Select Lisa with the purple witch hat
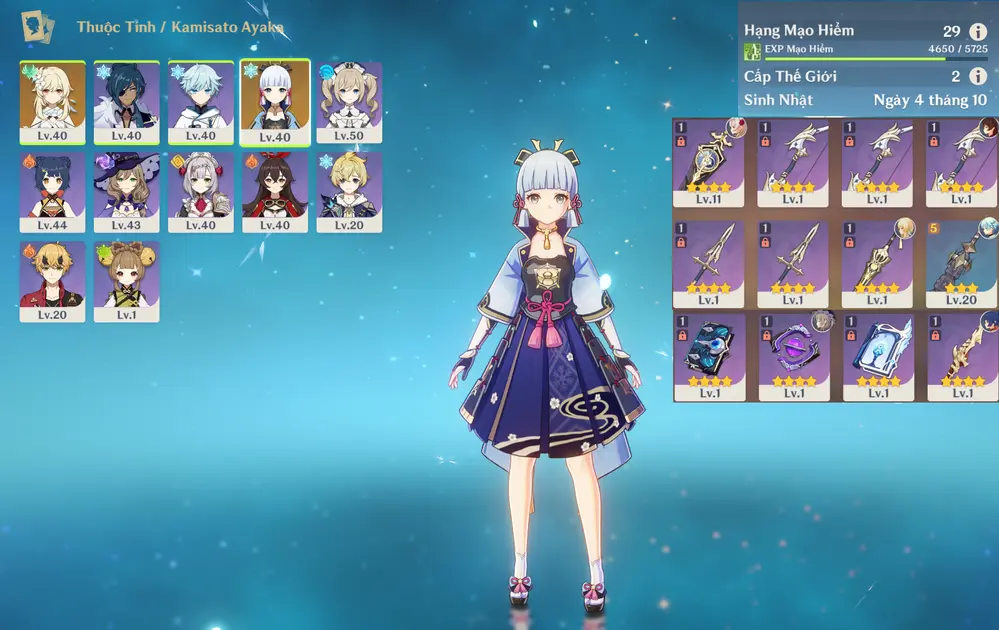 point(126,192)
